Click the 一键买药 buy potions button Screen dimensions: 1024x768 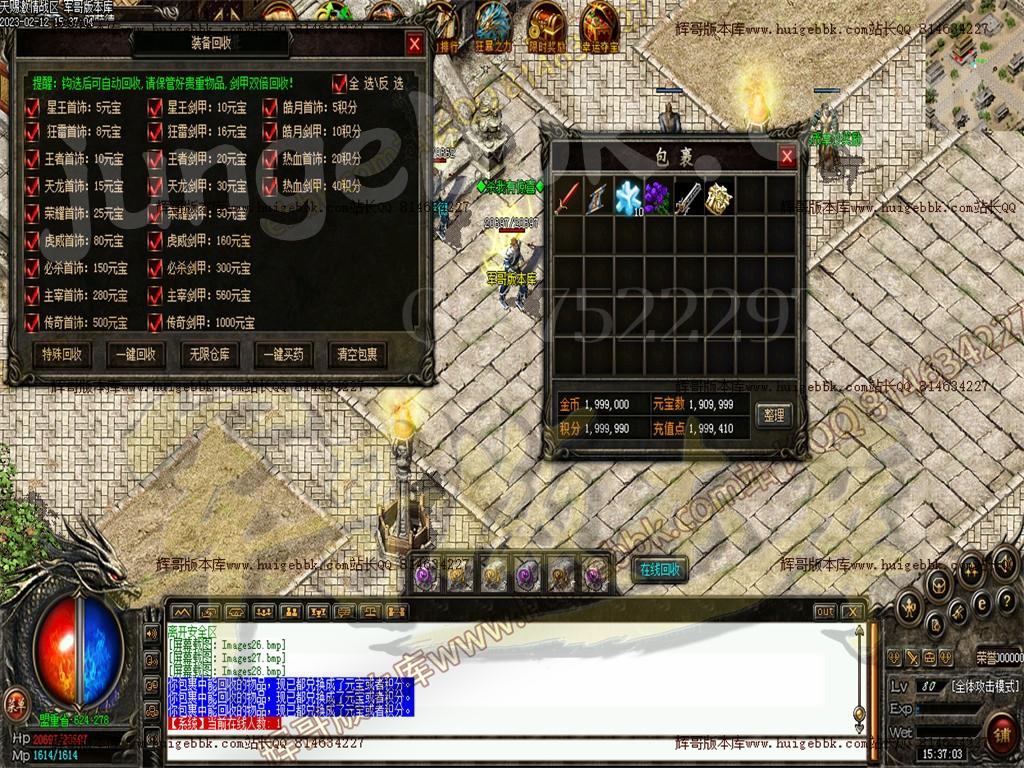click(x=283, y=354)
